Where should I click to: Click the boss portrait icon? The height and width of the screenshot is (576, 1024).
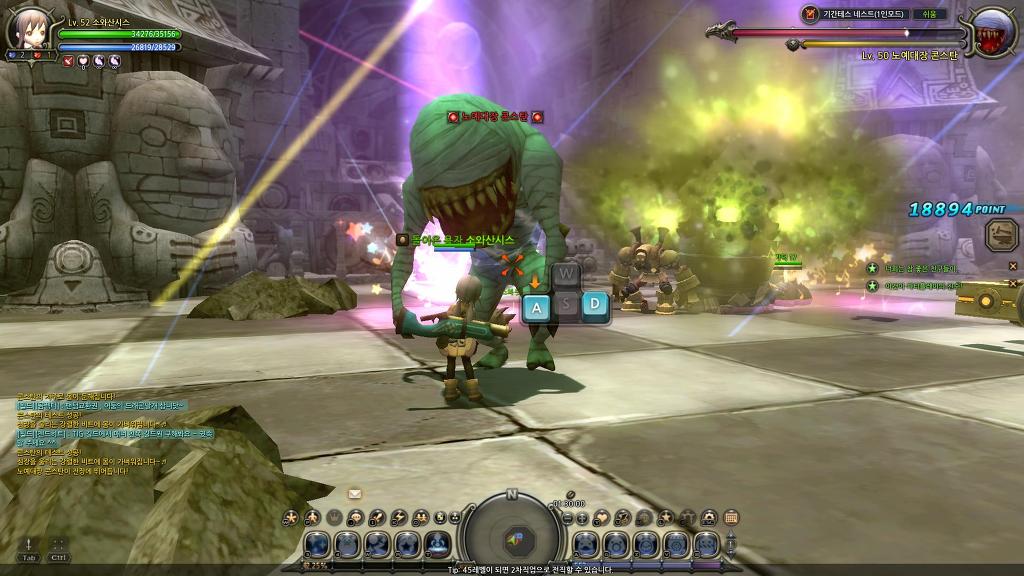pyautogui.click(x=993, y=30)
